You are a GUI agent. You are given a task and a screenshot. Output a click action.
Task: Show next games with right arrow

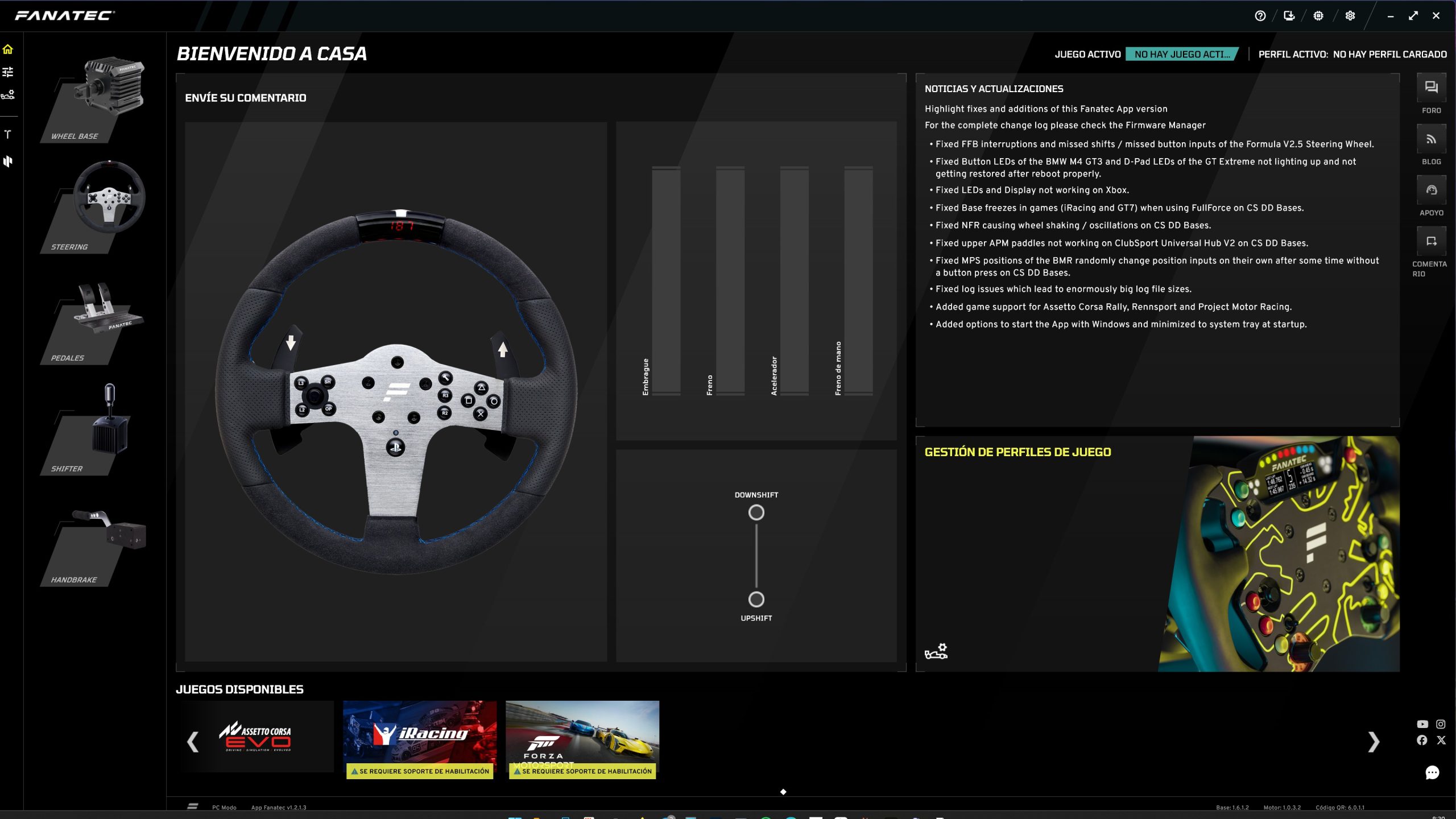tap(1373, 741)
